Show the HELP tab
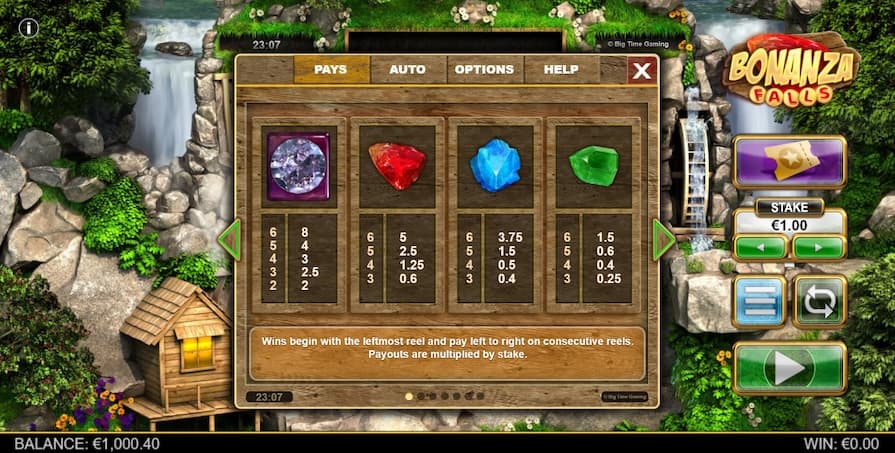Viewport: 895px width, 453px height. pyautogui.click(x=560, y=70)
